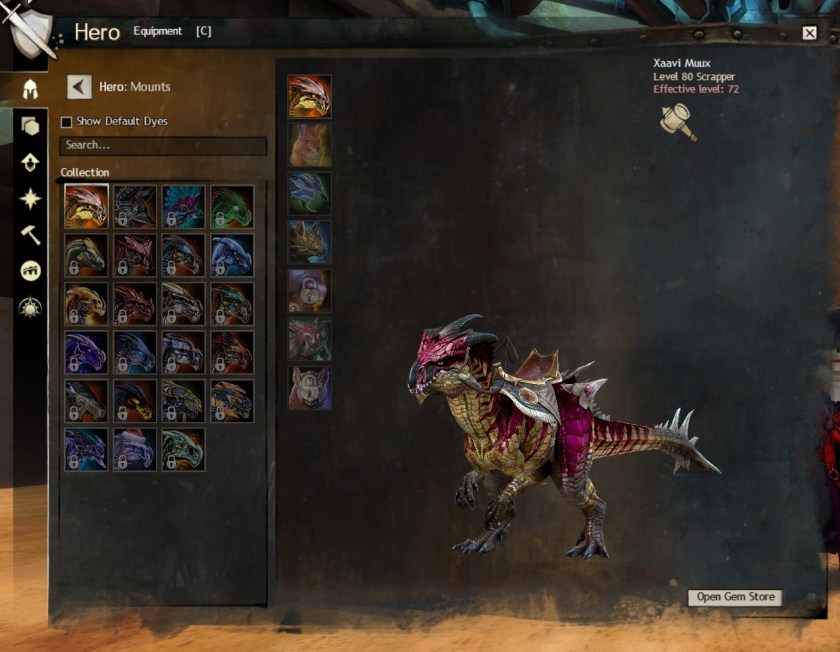This screenshot has width=840, height=652.
Task: Select the teal pink-feathered raptor skin
Action: 183,206
